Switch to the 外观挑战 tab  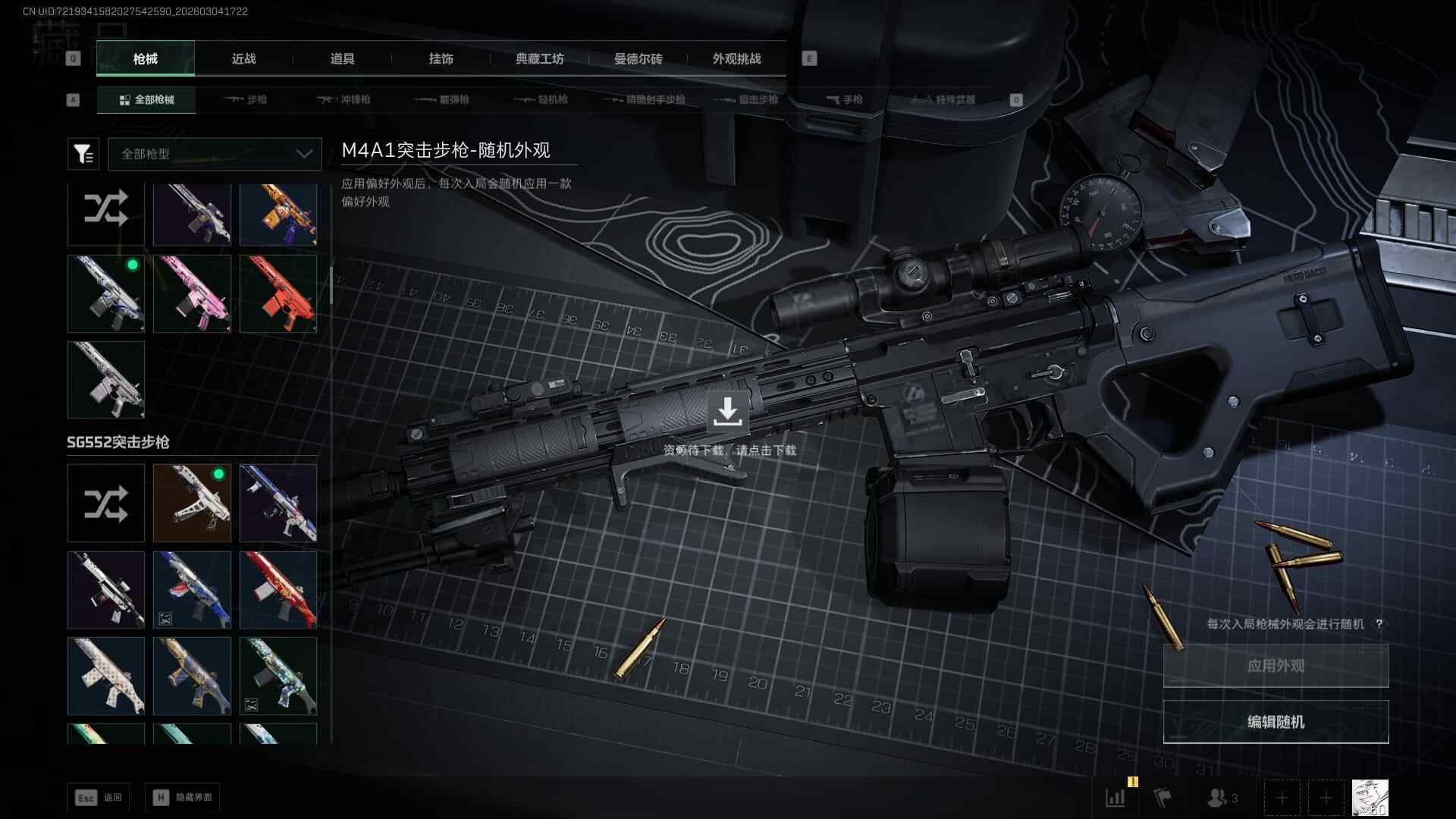tap(736, 59)
